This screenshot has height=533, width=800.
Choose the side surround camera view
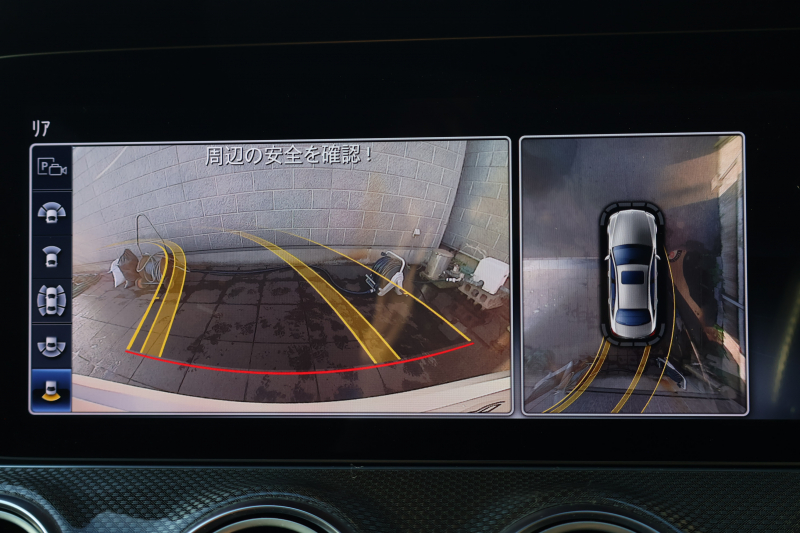click(x=51, y=300)
